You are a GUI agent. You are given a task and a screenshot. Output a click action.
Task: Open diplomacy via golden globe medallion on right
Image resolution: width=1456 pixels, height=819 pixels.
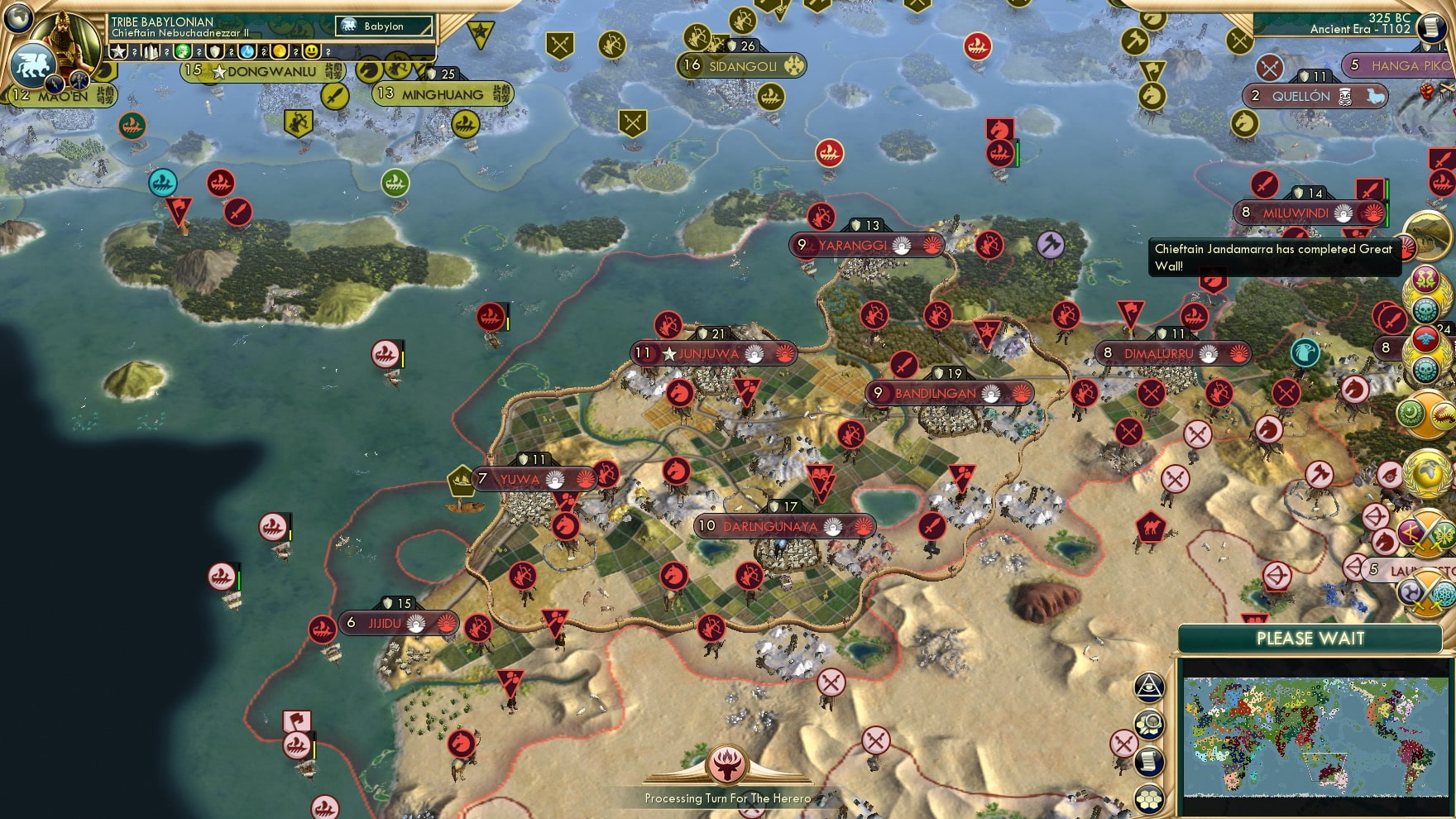tap(1427, 473)
